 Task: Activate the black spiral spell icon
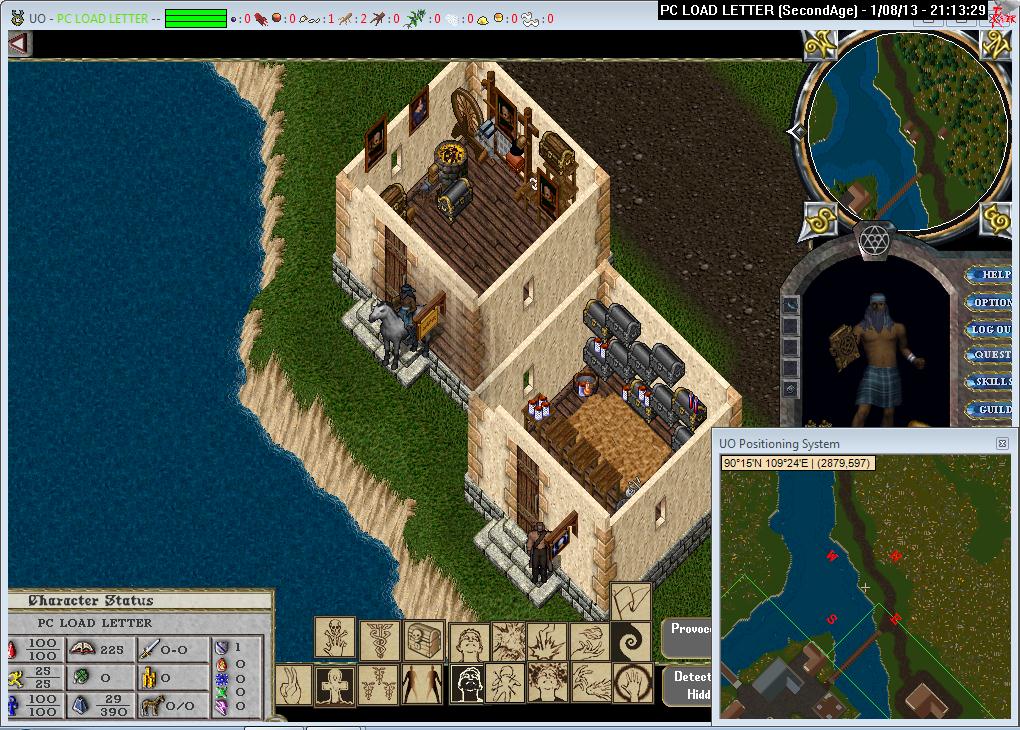tap(632, 639)
